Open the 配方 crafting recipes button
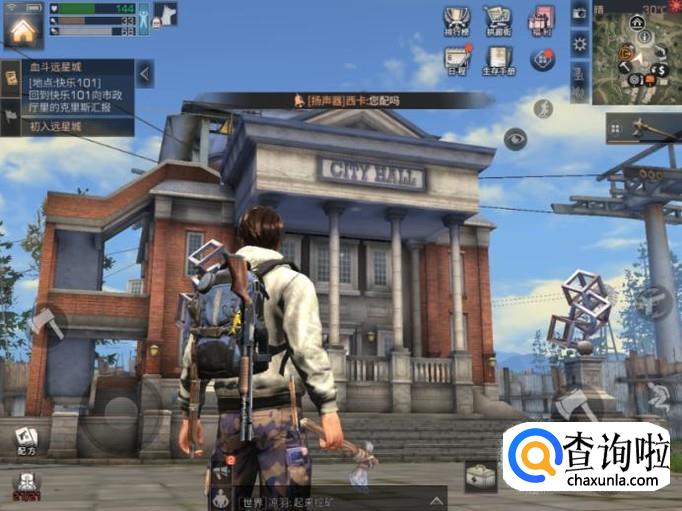Viewport: 682px width, 511px height. point(26,441)
